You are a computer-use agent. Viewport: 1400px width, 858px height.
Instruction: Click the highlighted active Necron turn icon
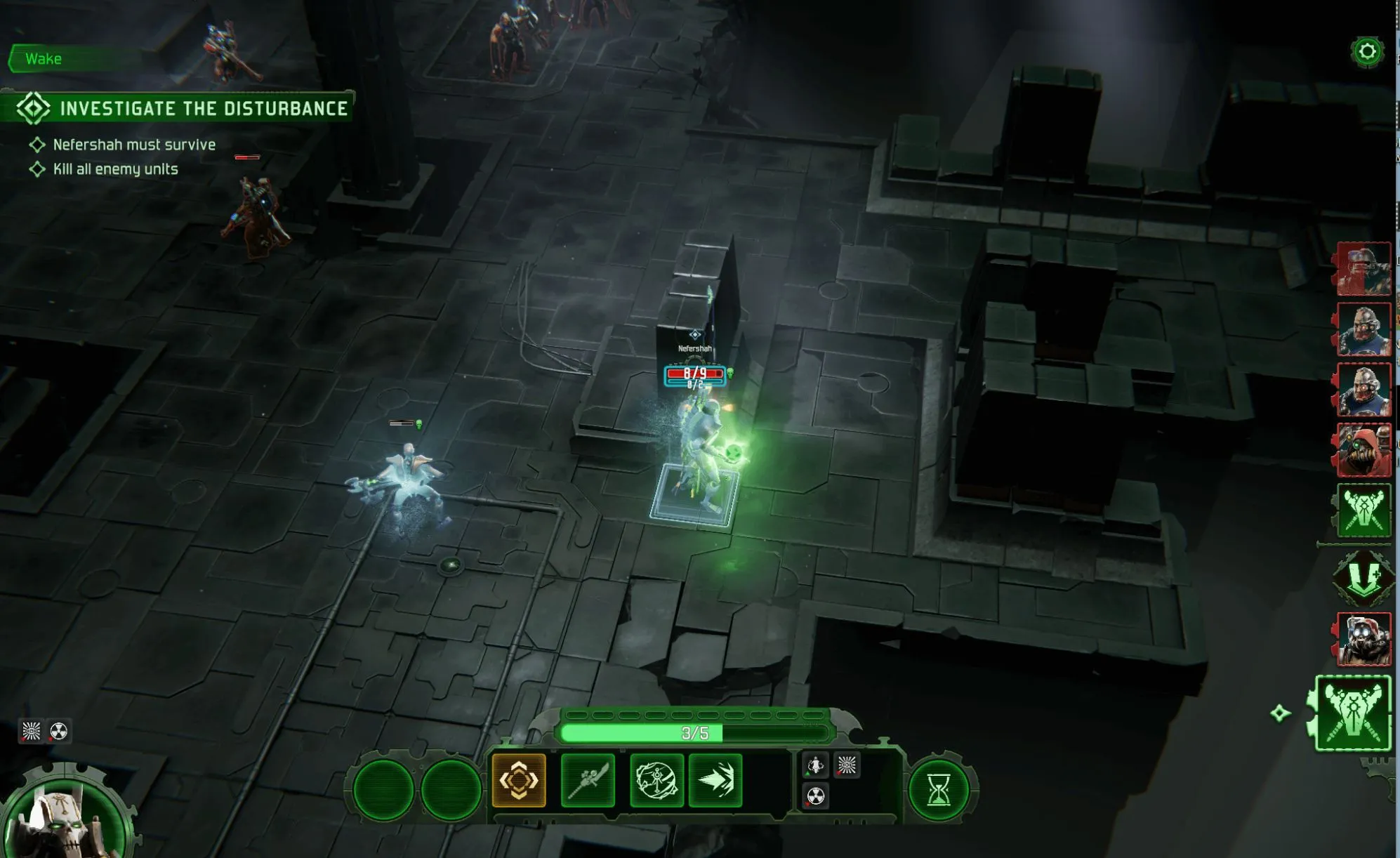1353,713
